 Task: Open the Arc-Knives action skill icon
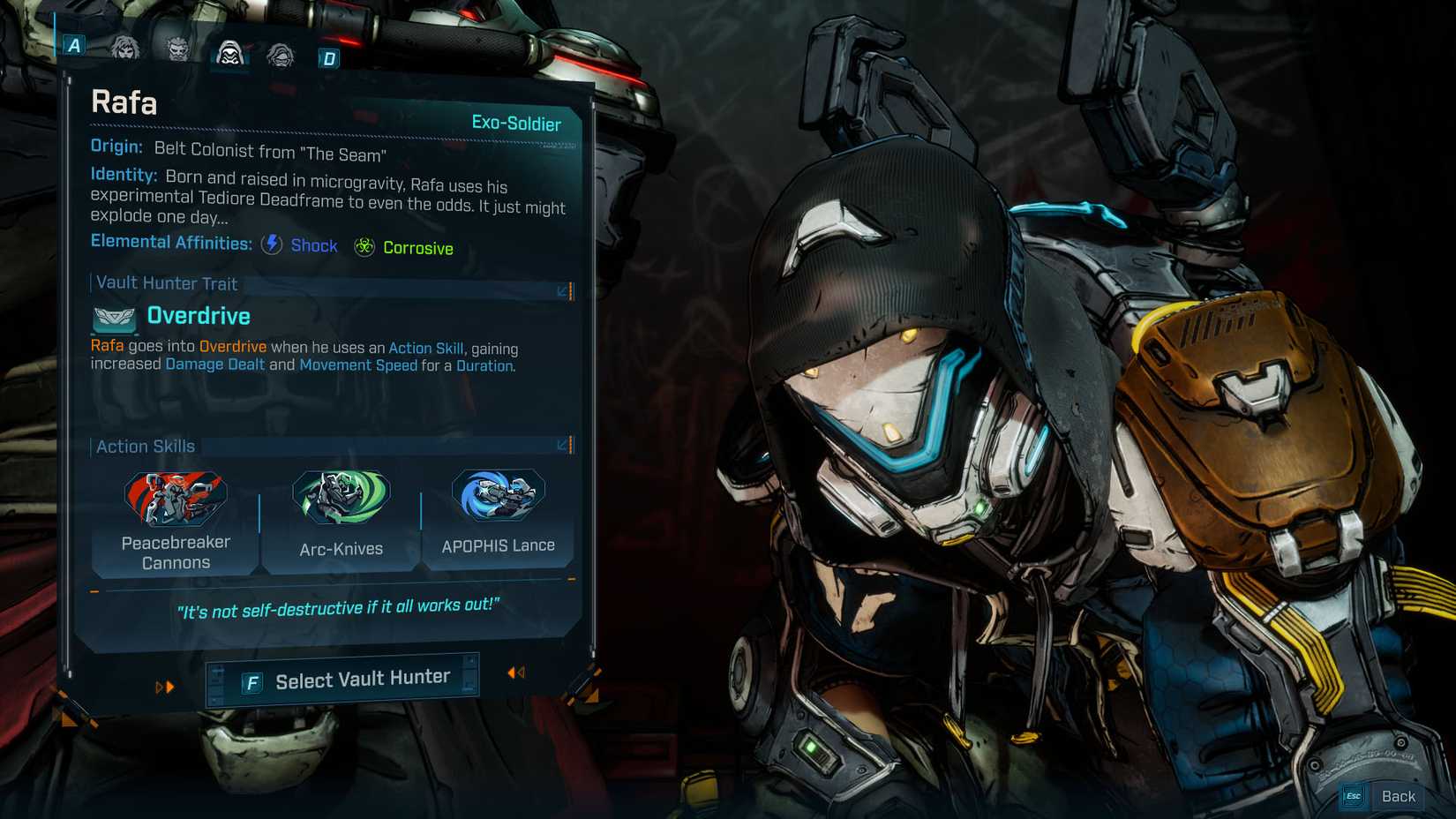[340, 497]
